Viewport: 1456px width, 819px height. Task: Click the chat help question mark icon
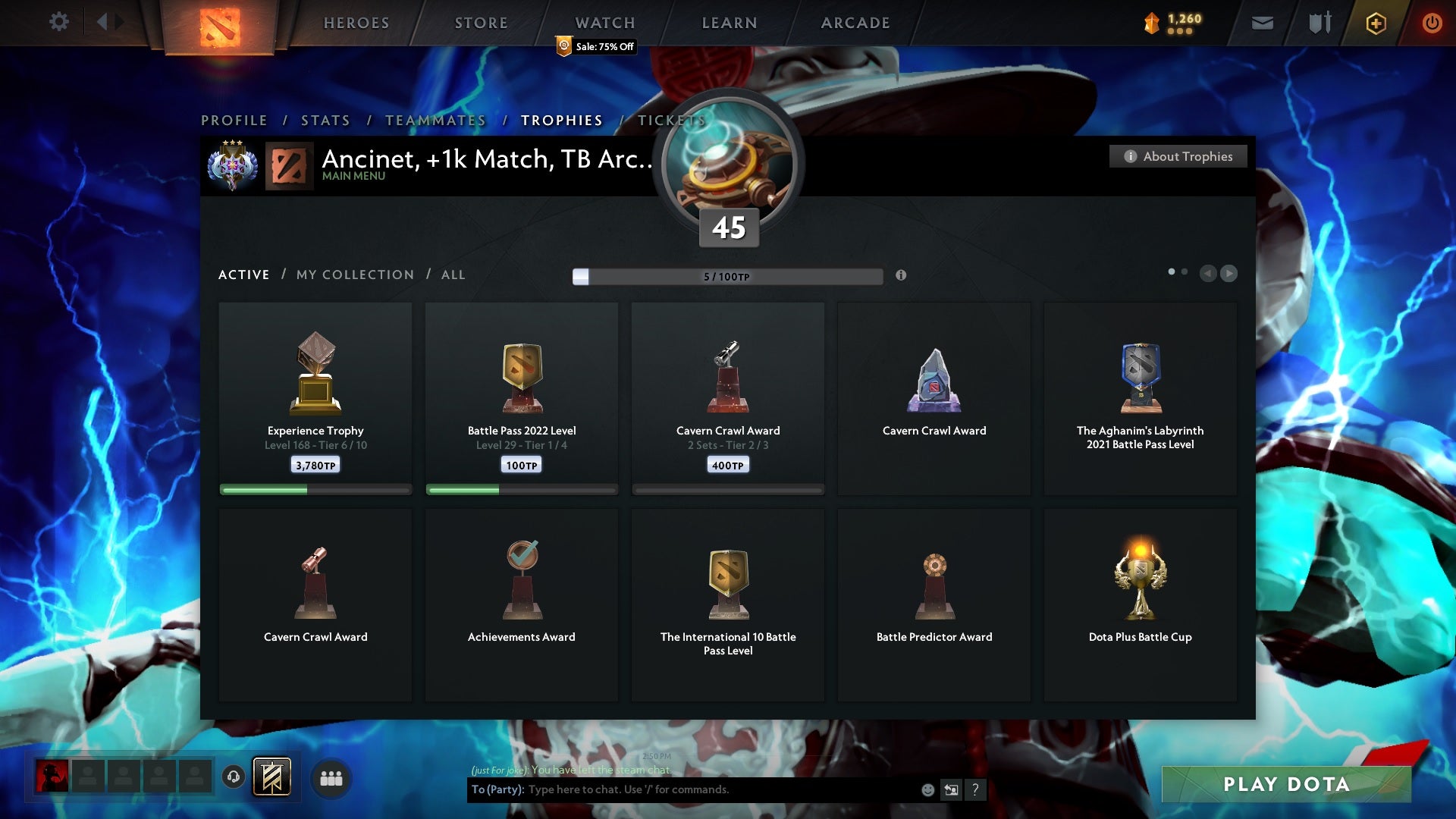click(x=976, y=789)
